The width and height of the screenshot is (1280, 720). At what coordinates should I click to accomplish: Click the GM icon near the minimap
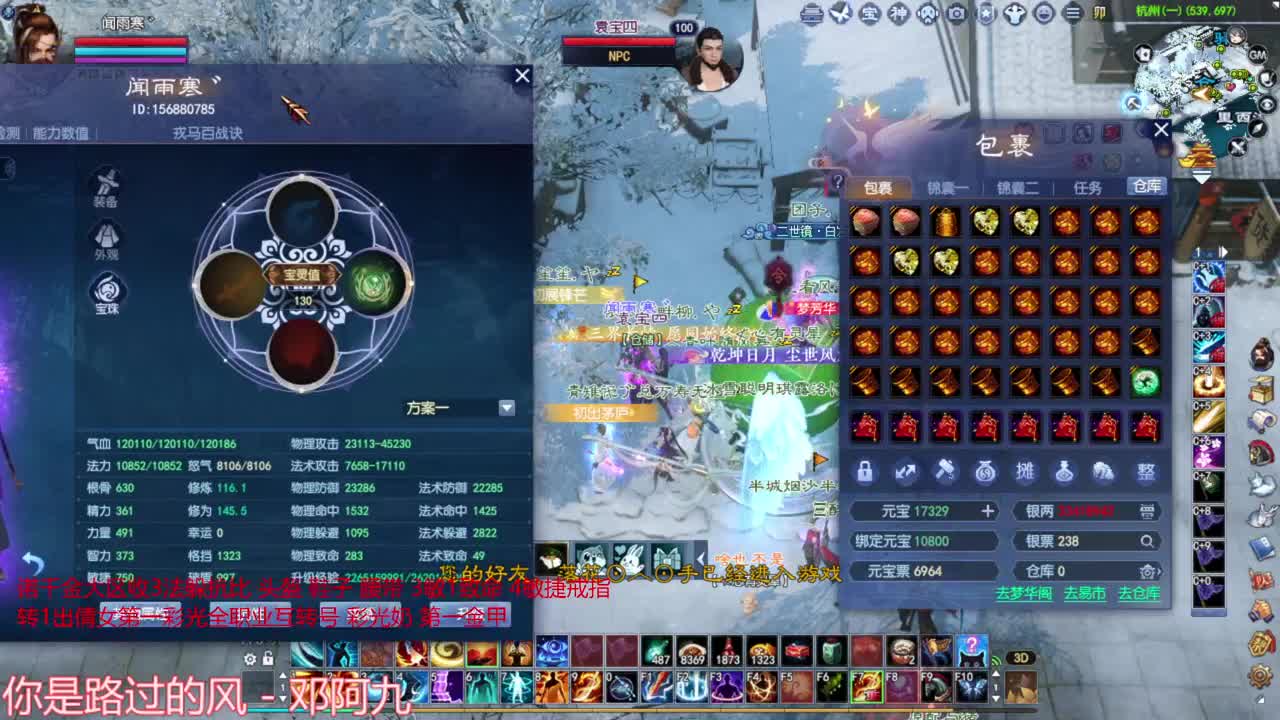coord(1257,55)
